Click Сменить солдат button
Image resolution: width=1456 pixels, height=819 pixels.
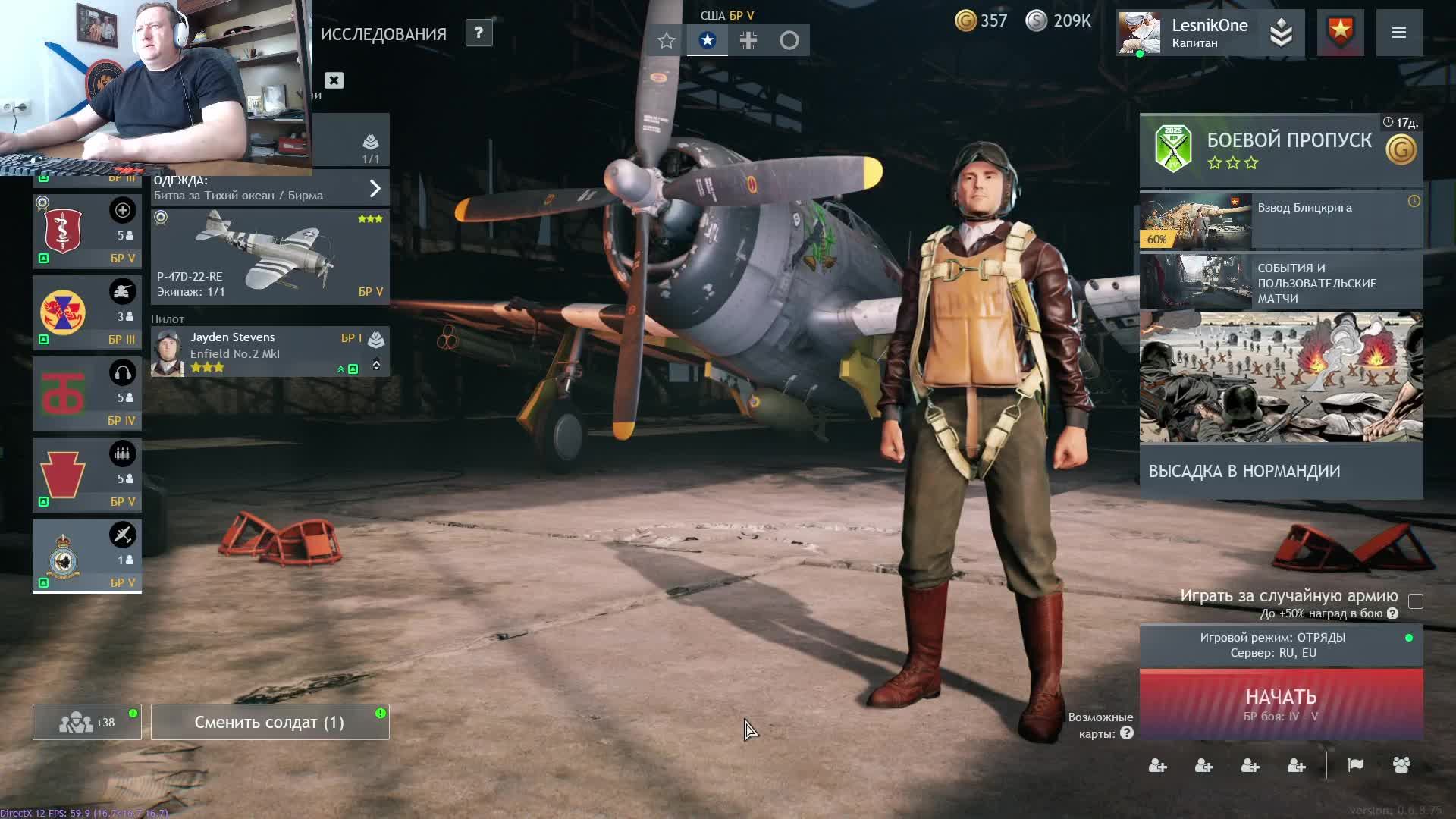[270, 722]
